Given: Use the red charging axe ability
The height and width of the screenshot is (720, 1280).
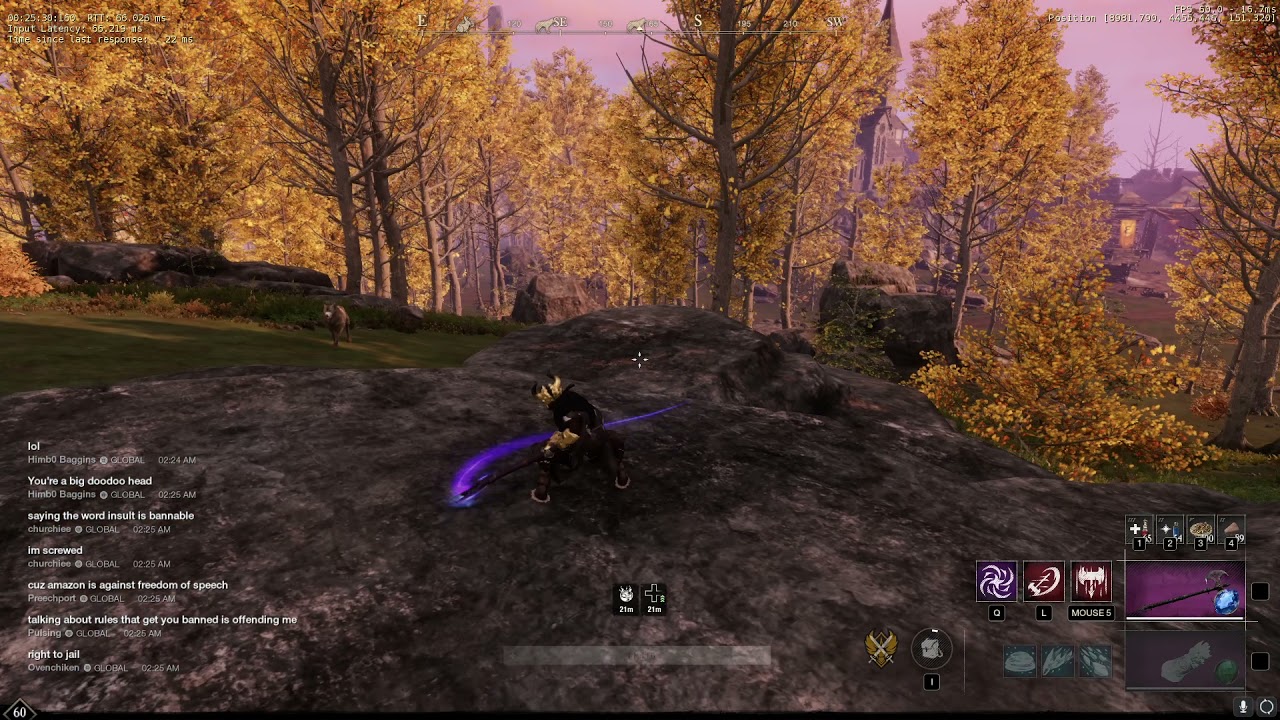Looking at the screenshot, I should click(x=1043, y=582).
